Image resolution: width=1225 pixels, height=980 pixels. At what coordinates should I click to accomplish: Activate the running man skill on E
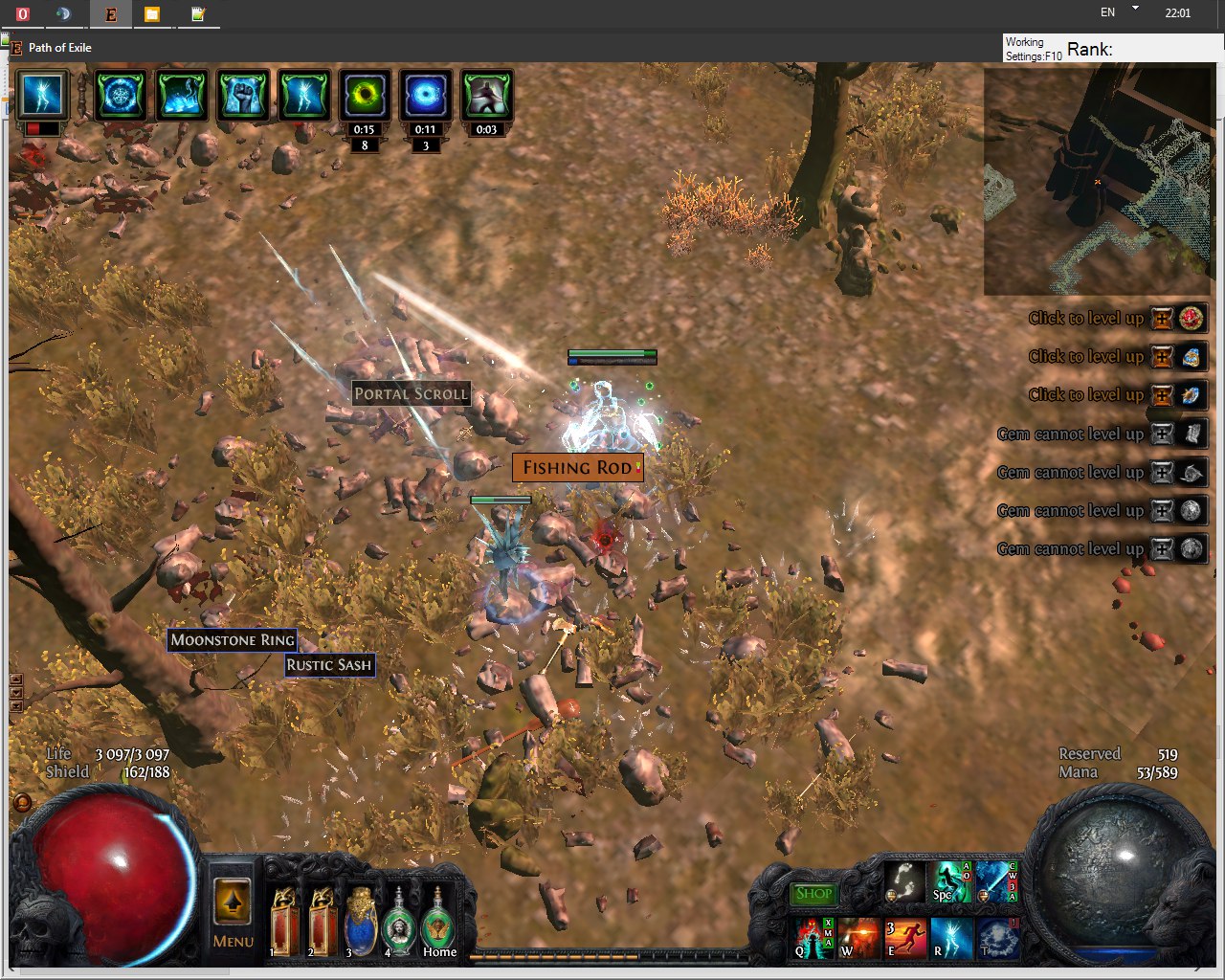(904, 938)
